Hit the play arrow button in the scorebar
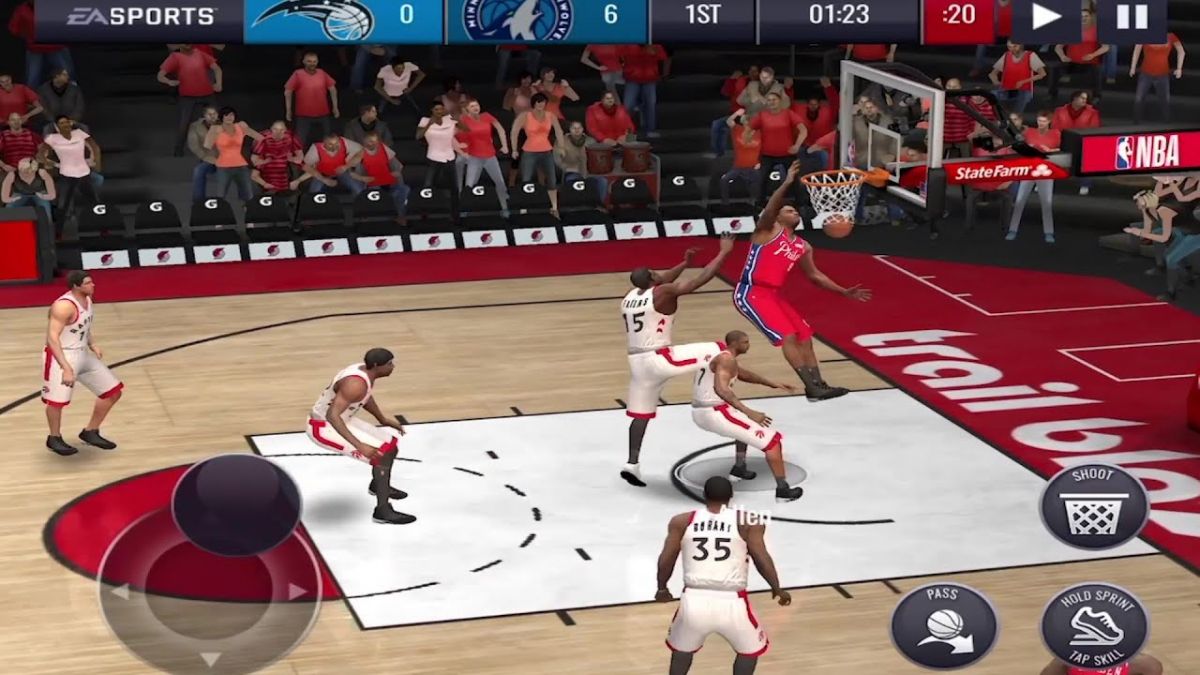The height and width of the screenshot is (675, 1200). [x=1046, y=17]
